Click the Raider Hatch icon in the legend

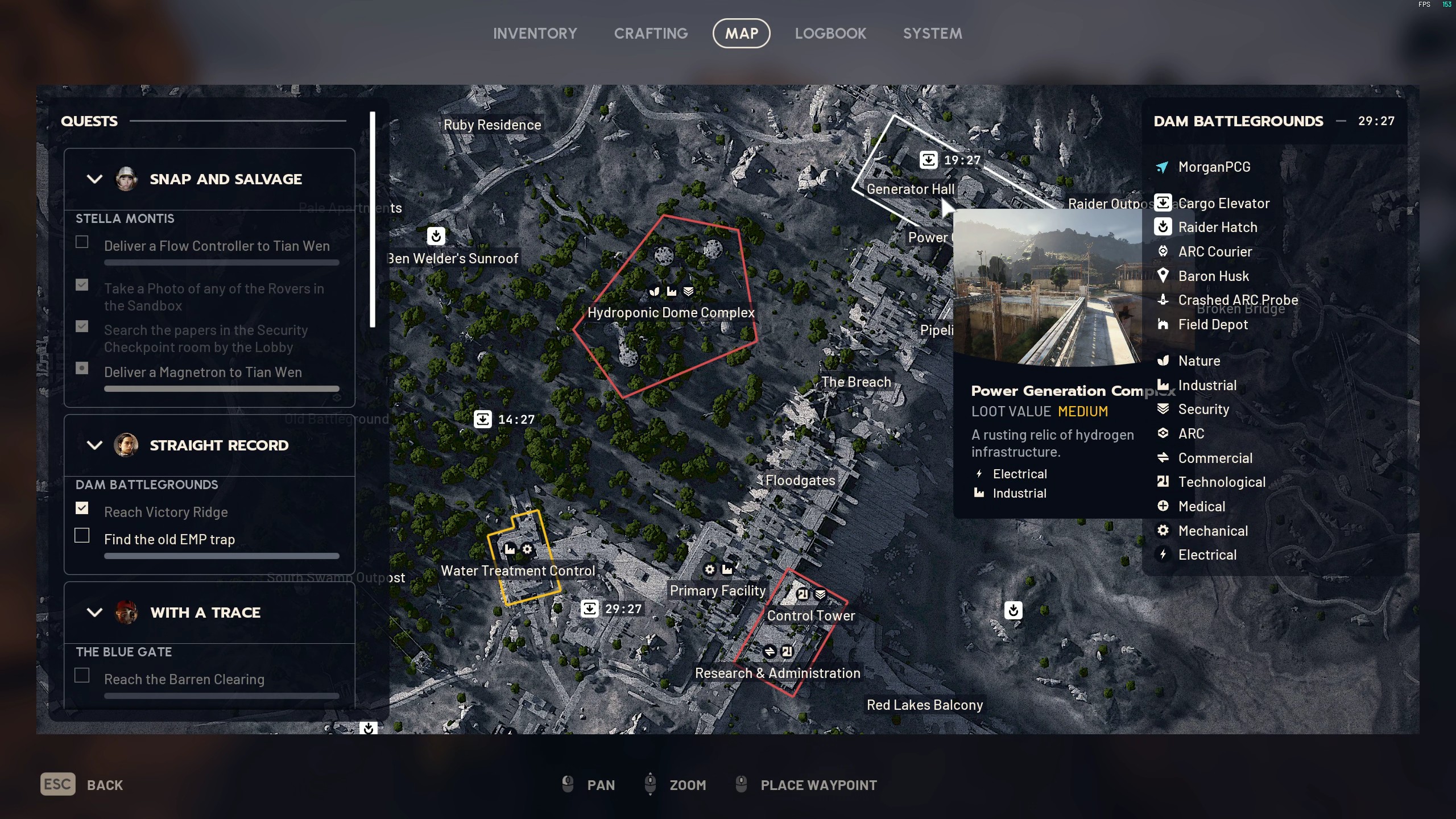(x=1164, y=227)
